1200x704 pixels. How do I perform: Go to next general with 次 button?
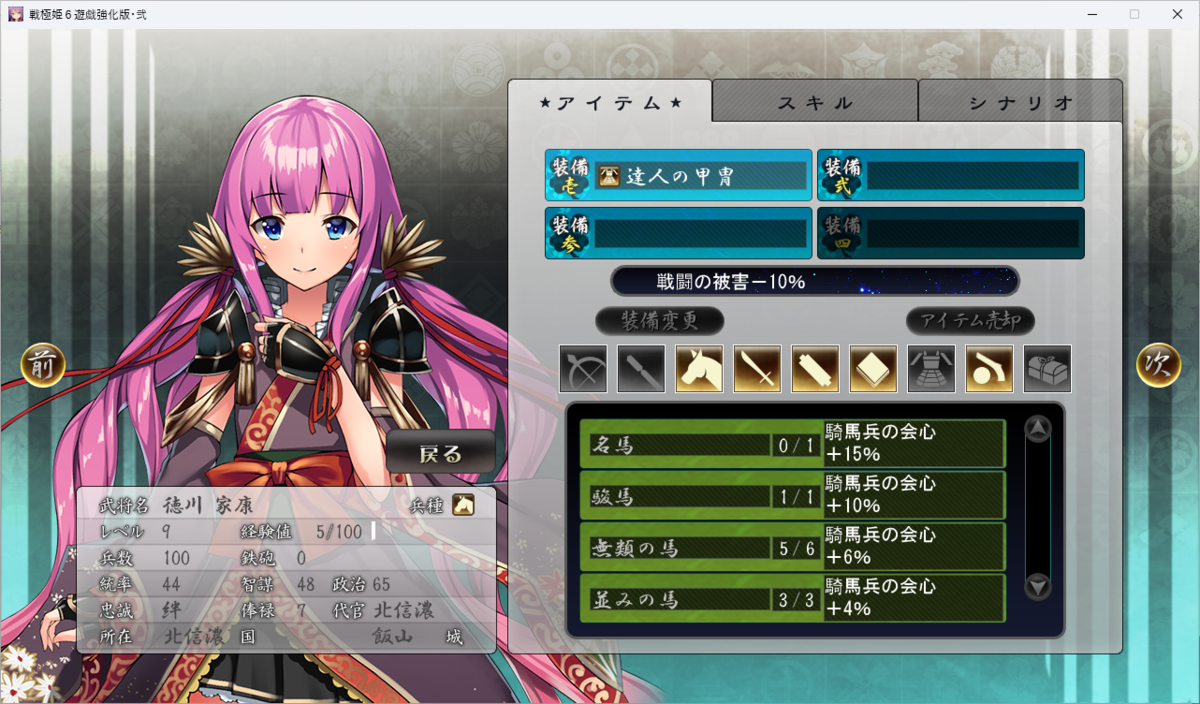pyautogui.click(x=1158, y=365)
